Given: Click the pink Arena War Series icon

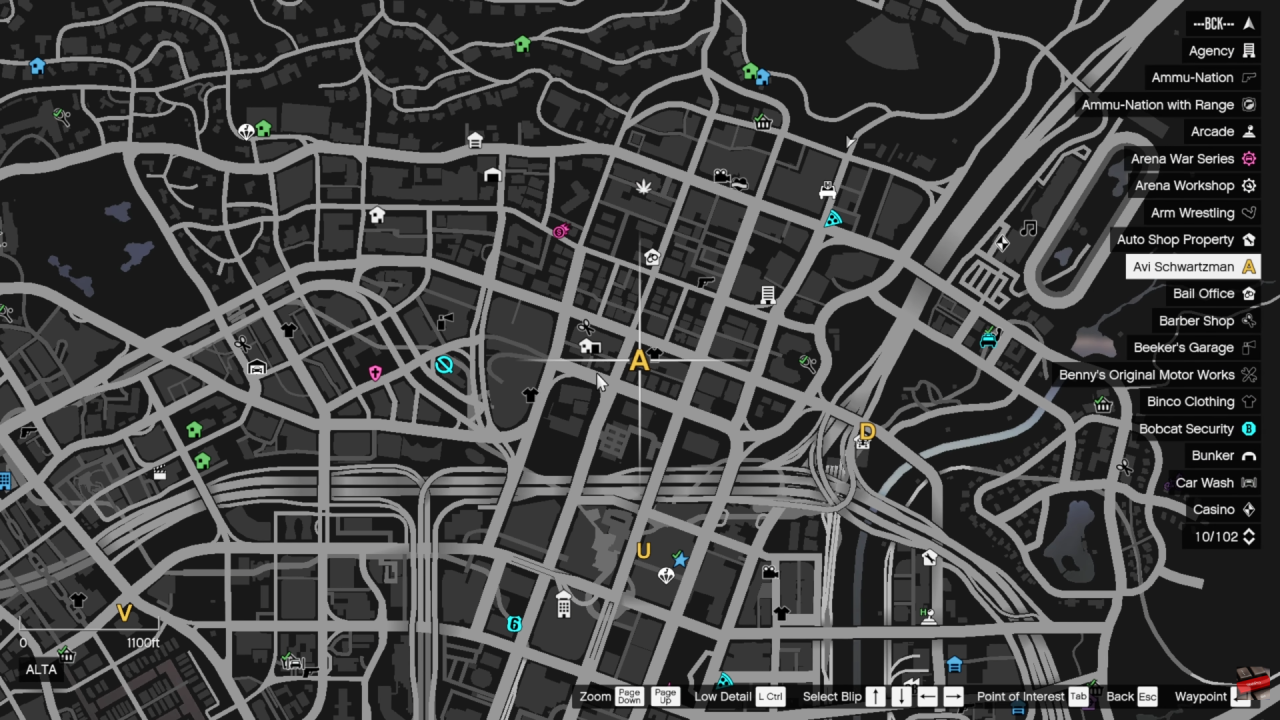Looking at the screenshot, I should 1248,158.
